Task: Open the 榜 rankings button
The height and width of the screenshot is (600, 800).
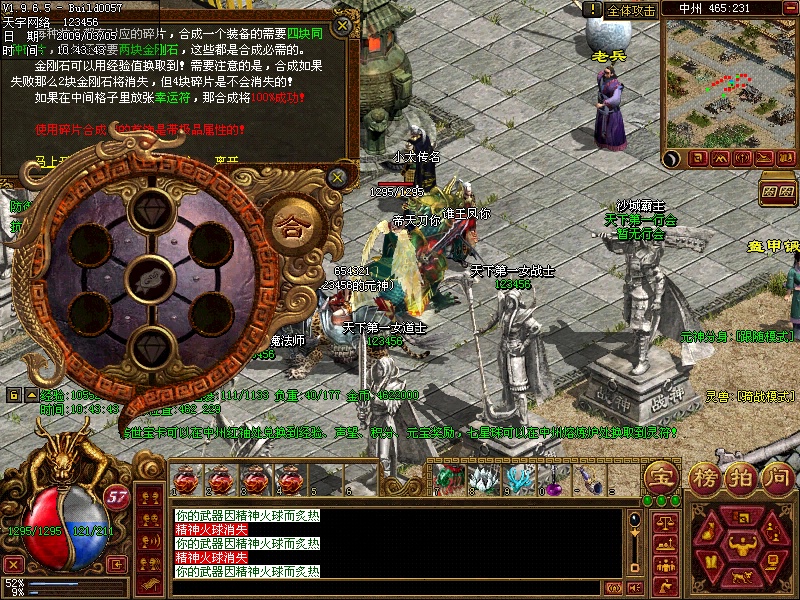Action: tap(704, 477)
